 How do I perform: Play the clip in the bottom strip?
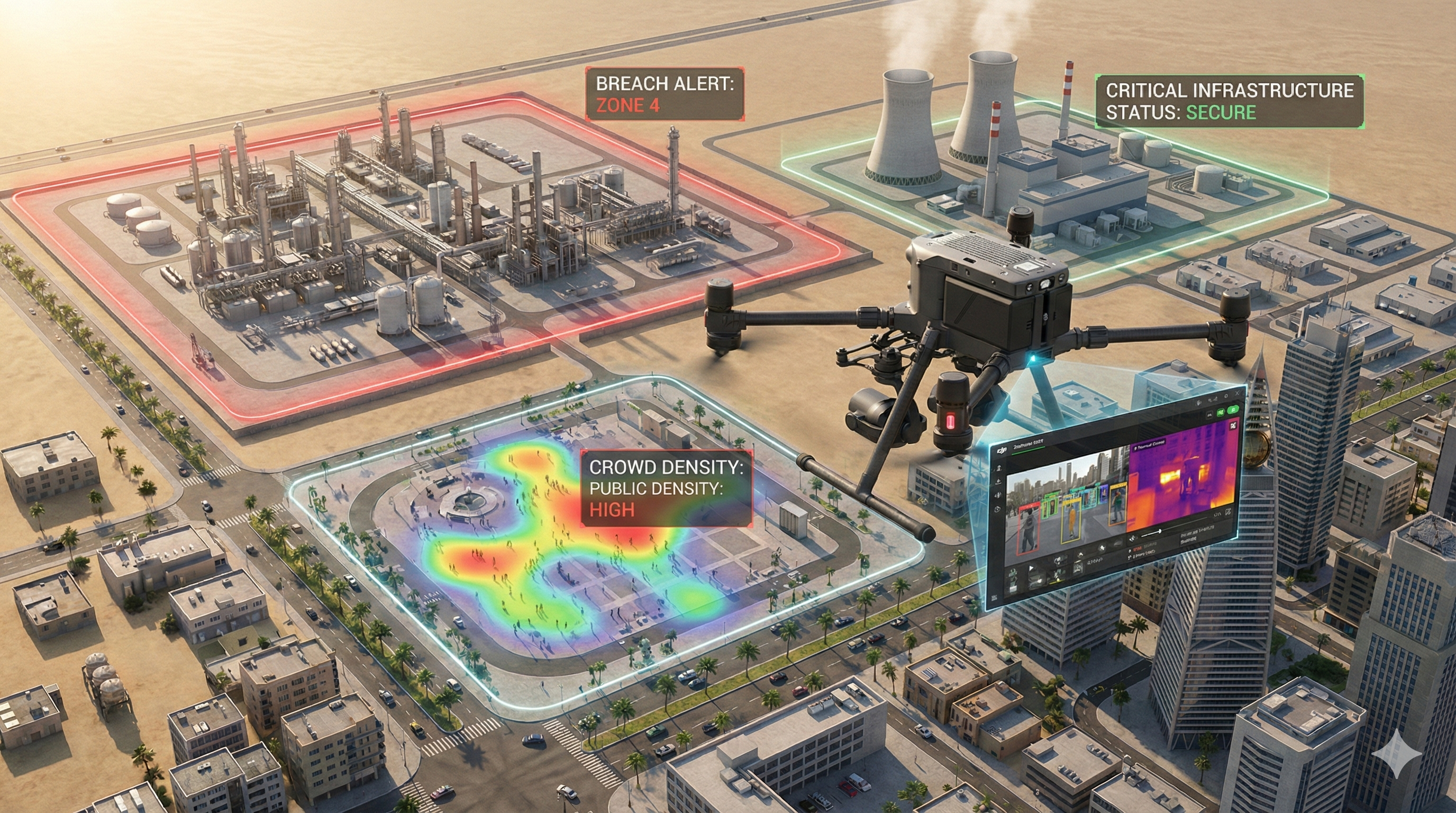(x=1032, y=569)
